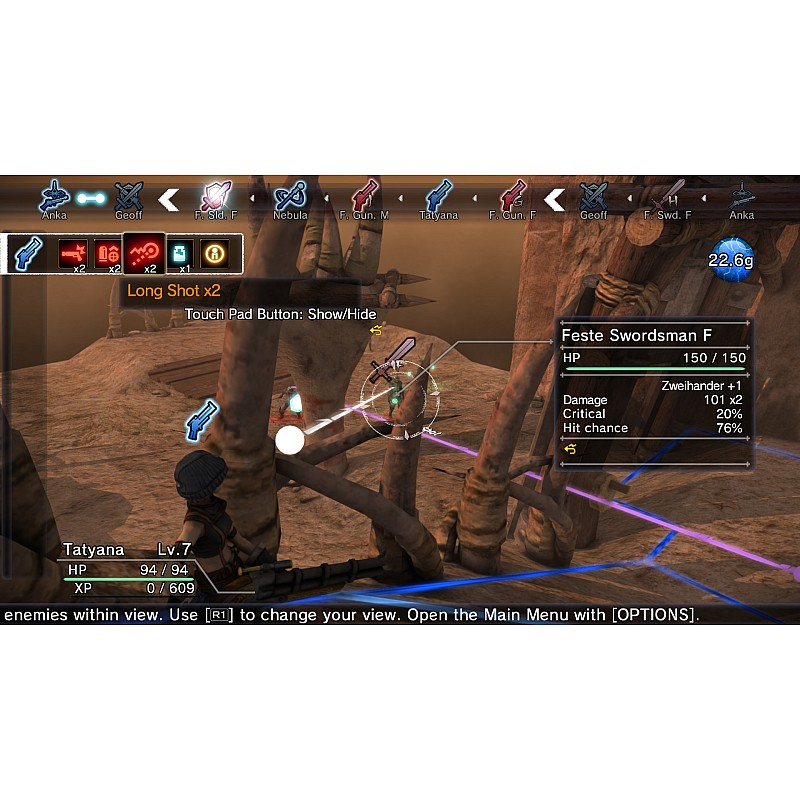The height and width of the screenshot is (800, 800).
Task: Choose Tatyana's turn order icon
Action: tap(438, 196)
